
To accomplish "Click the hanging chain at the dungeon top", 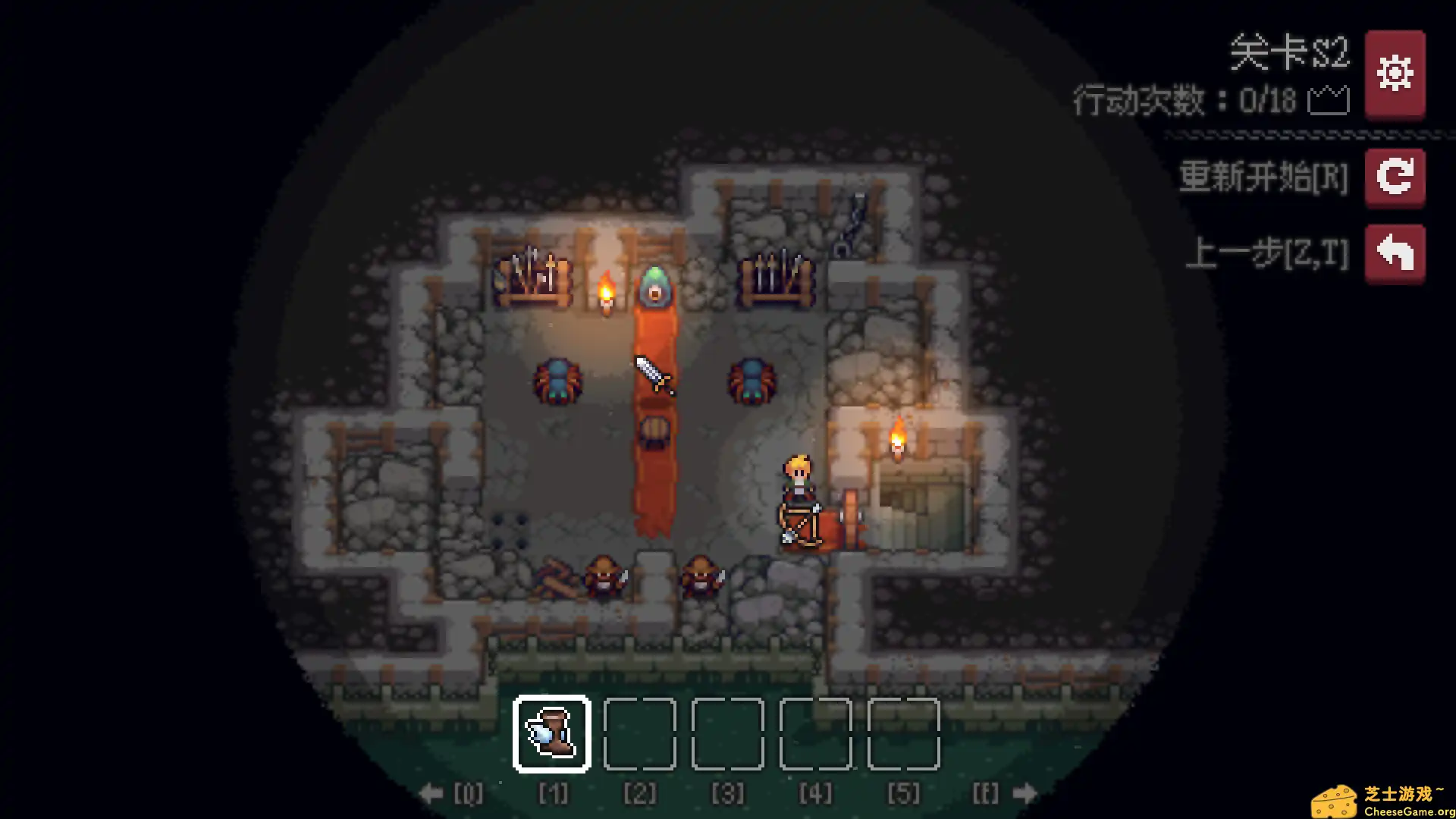I will (856, 224).
